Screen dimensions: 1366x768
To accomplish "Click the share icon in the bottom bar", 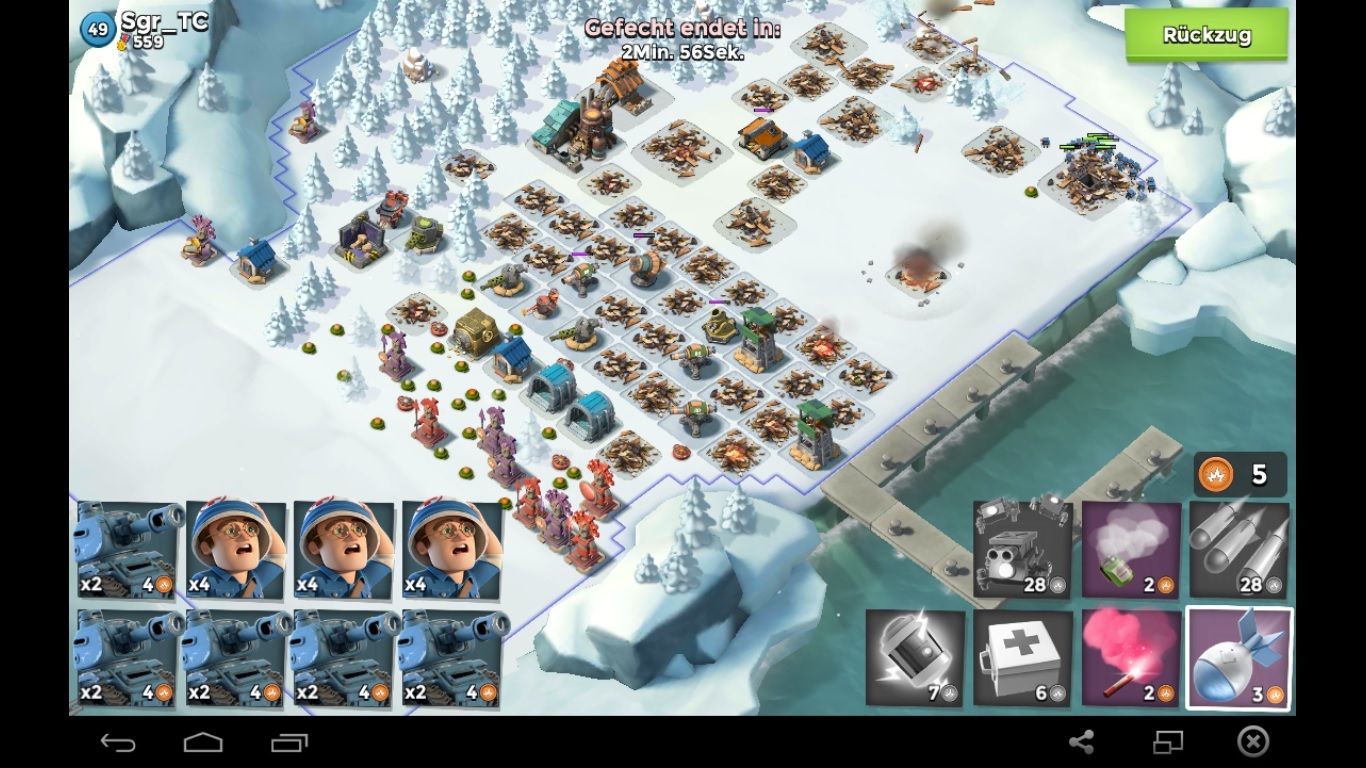I will [x=1081, y=742].
